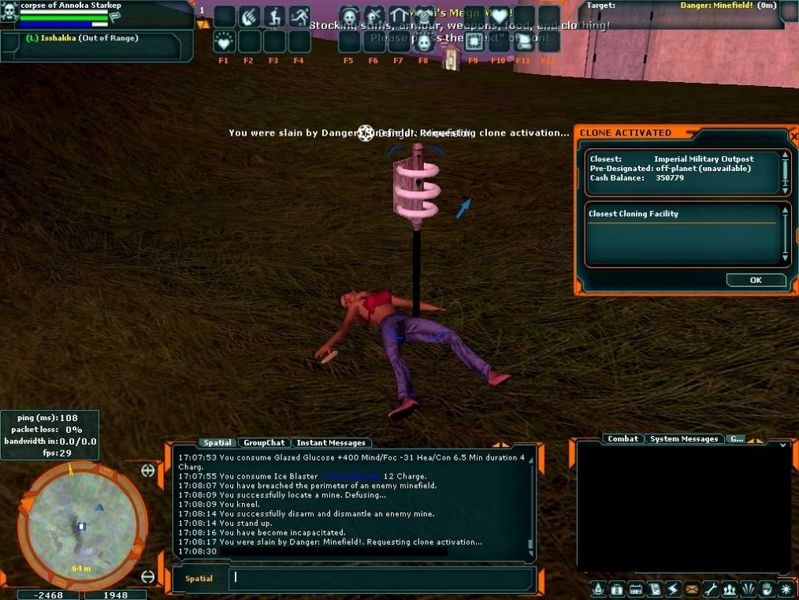This screenshot has width=799, height=600.
Task: Open the wrench options icon
Action: tap(711, 588)
